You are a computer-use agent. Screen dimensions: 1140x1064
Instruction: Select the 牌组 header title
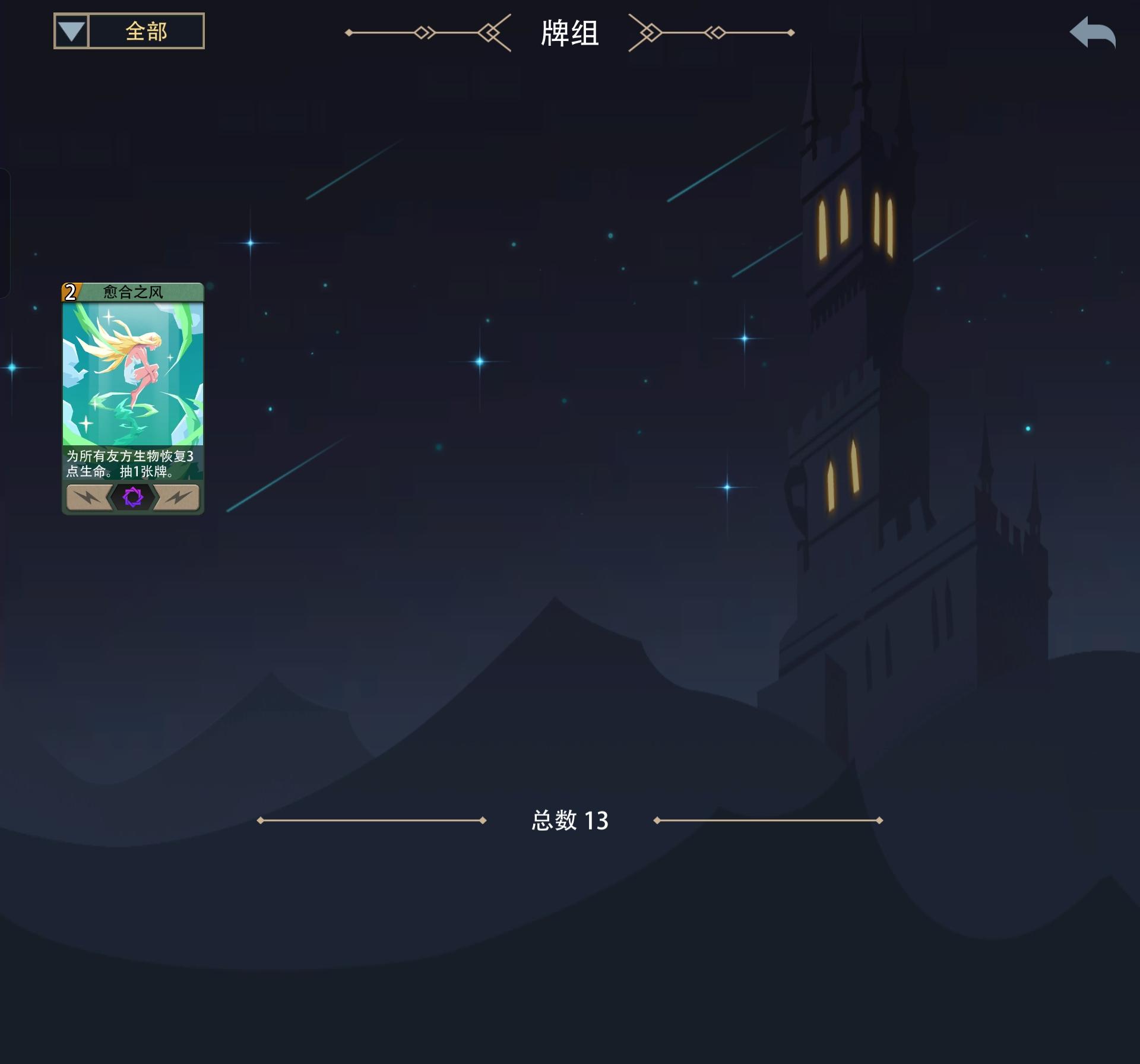point(569,34)
